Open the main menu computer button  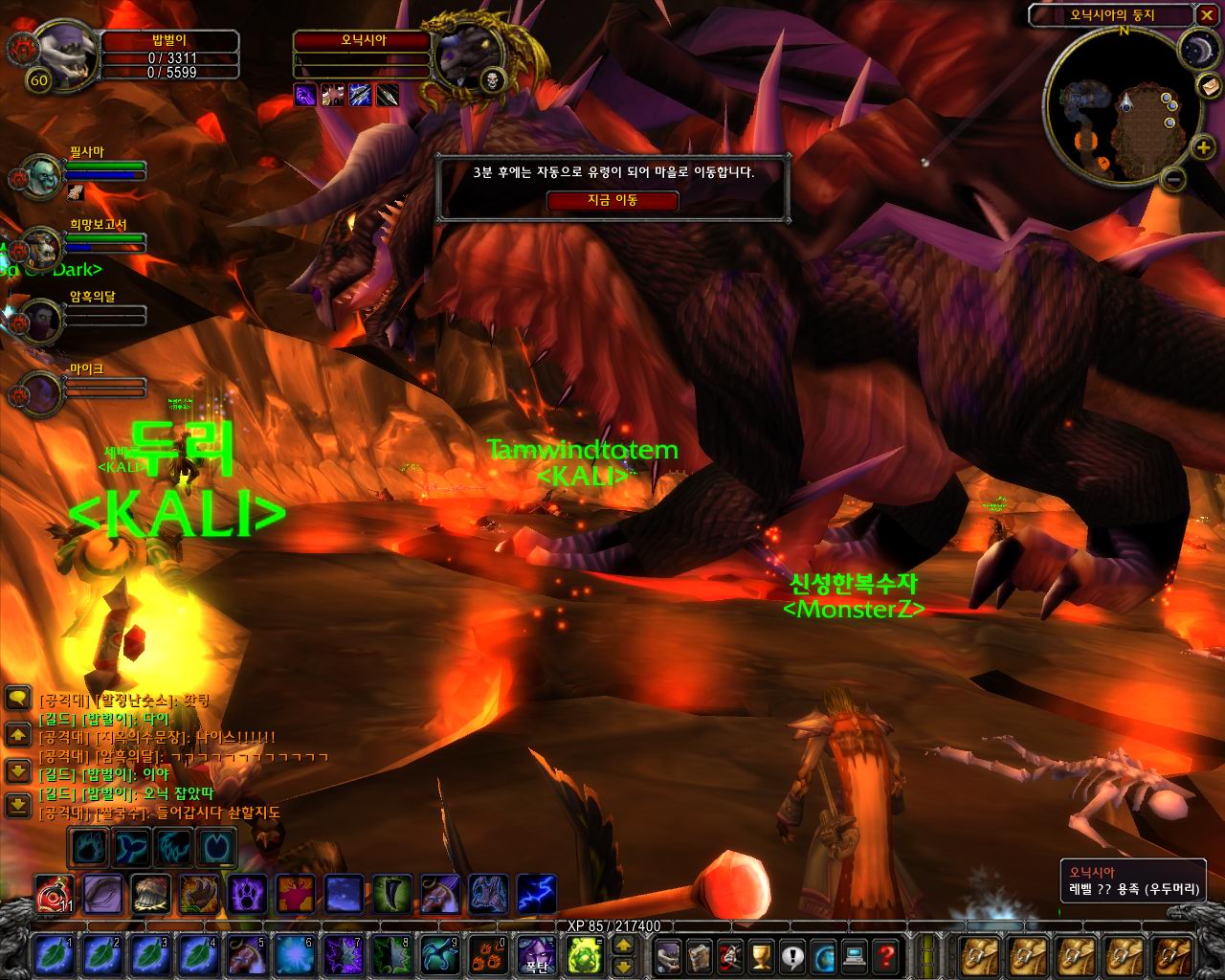point(855,954)
